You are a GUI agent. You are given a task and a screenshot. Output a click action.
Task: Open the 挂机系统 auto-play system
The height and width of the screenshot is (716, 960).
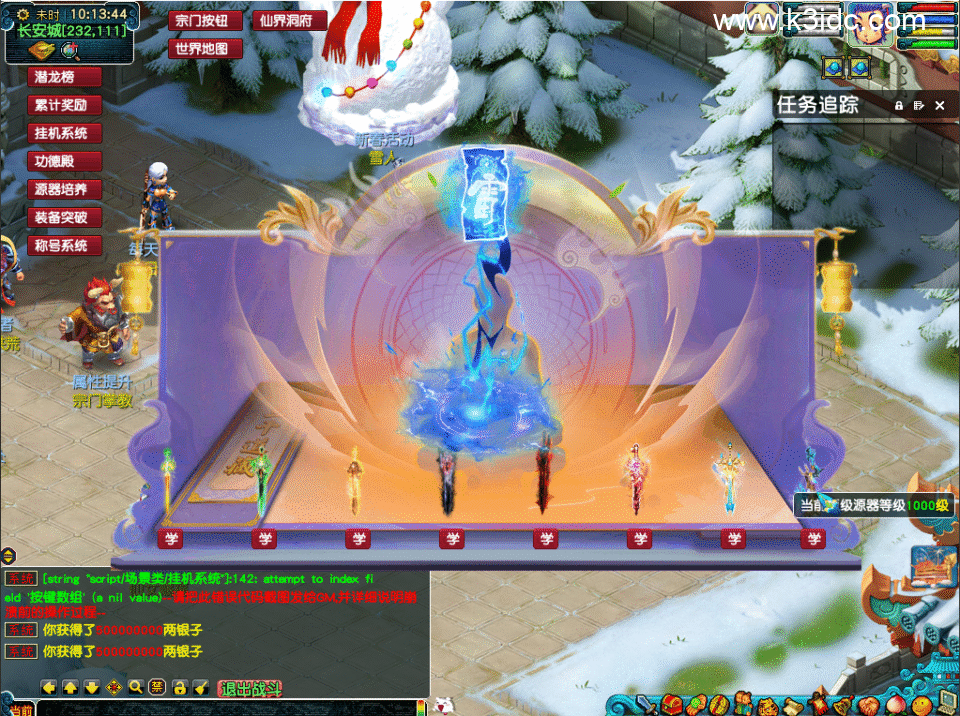pyautogui.click(x=64, y=133)
